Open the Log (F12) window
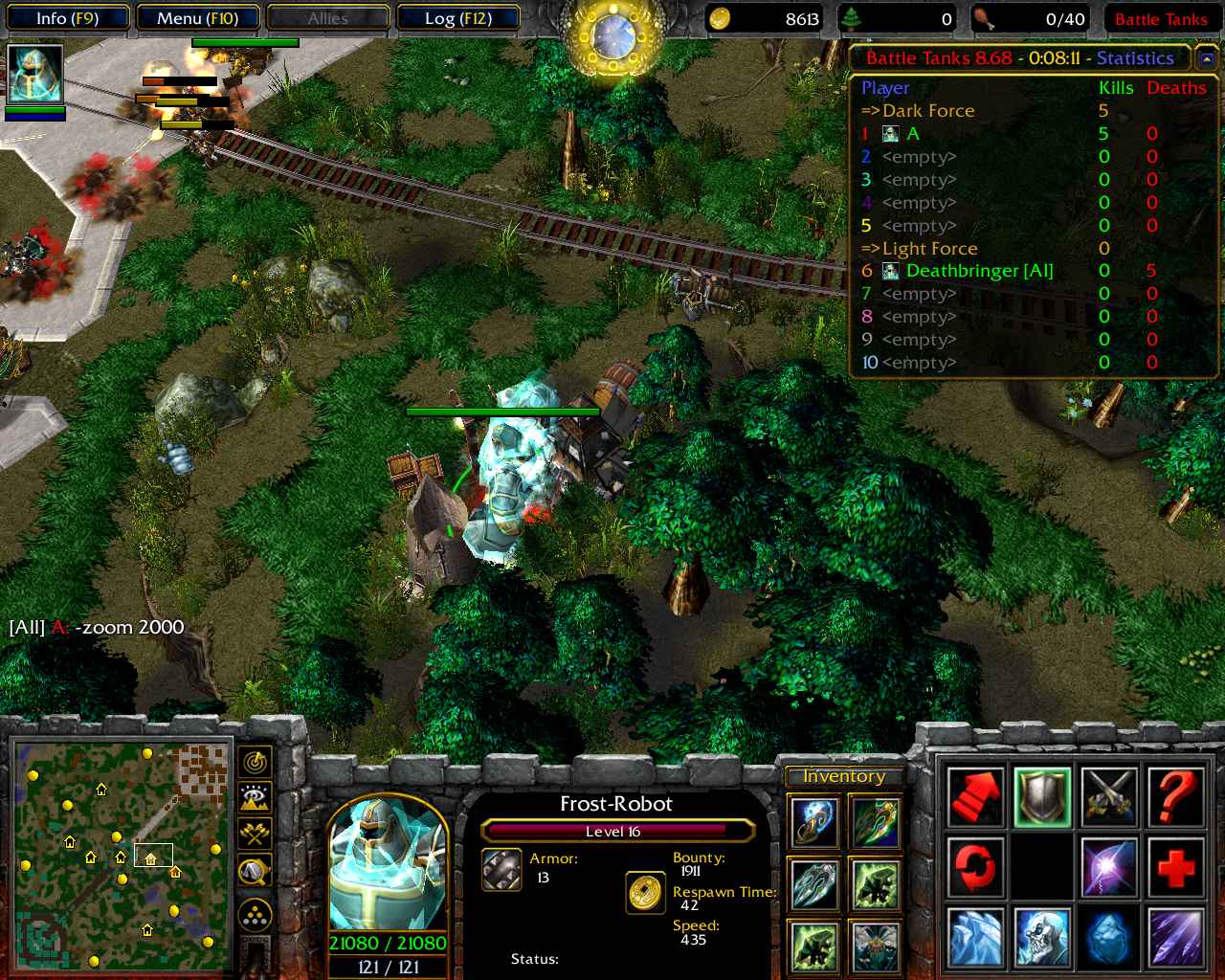This screenshot has height=980, width=1225. tap(458, 18)
